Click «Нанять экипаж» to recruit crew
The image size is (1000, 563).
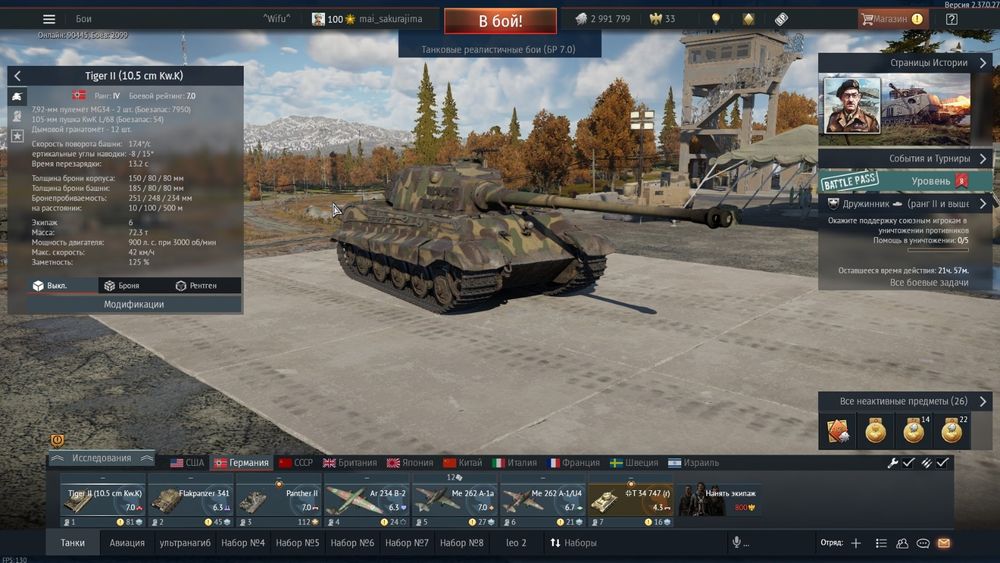point(717,500)
